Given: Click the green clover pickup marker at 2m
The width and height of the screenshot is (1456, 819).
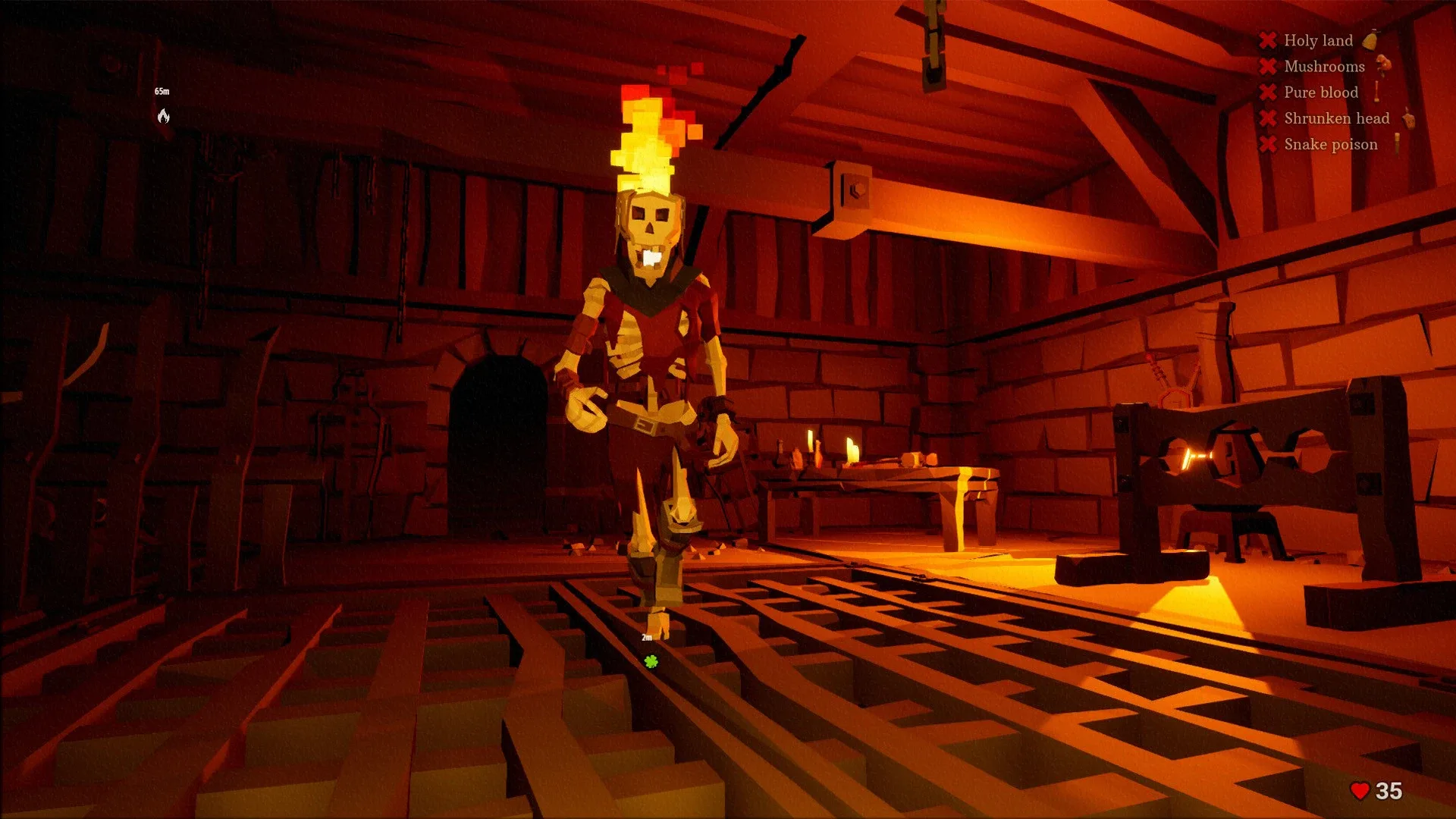Looking at the screenshot, I should [651, 661].
